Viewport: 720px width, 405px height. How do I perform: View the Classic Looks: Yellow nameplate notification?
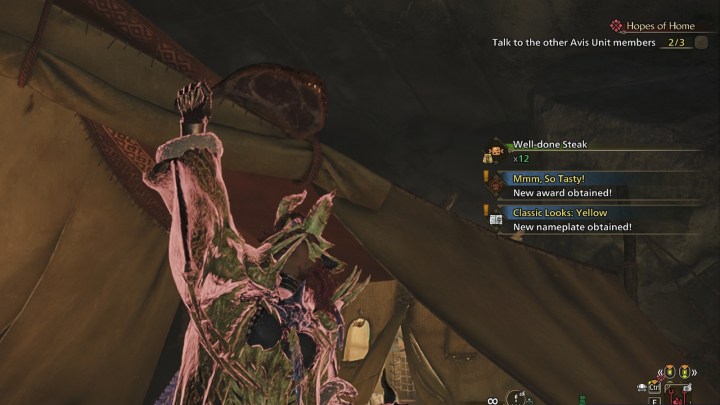(560, 213)
